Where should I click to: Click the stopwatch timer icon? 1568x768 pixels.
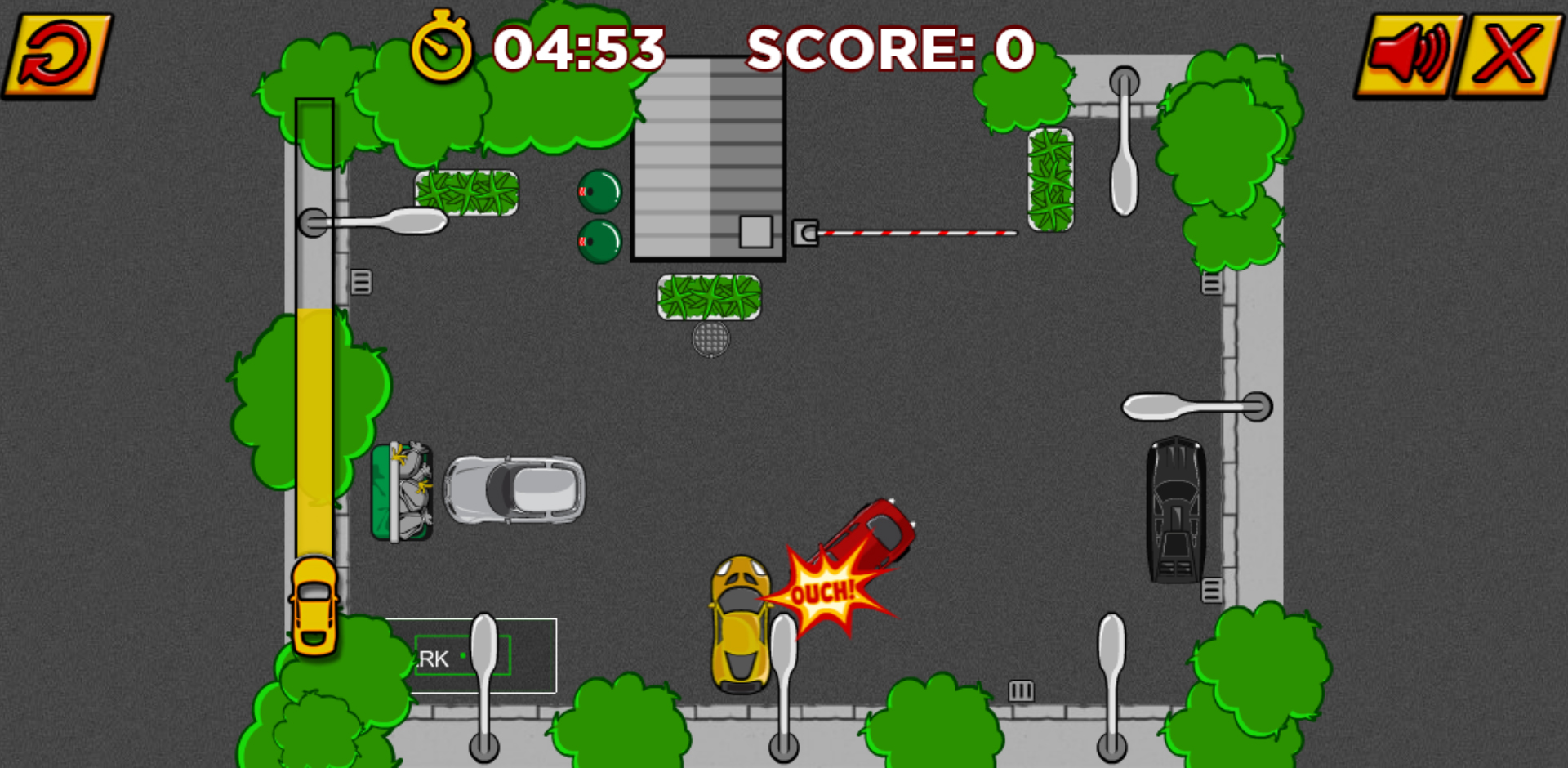click(x=440, y=47)
